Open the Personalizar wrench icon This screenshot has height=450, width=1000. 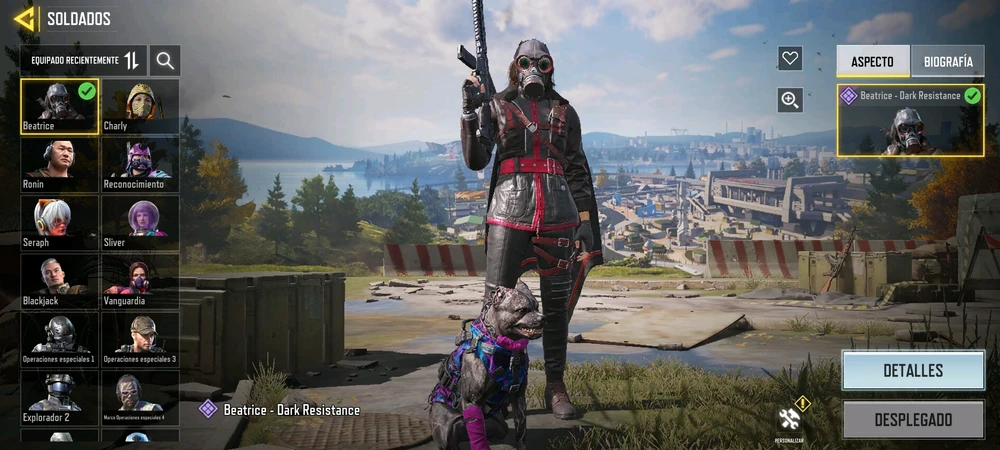click(x=789, y=420)
